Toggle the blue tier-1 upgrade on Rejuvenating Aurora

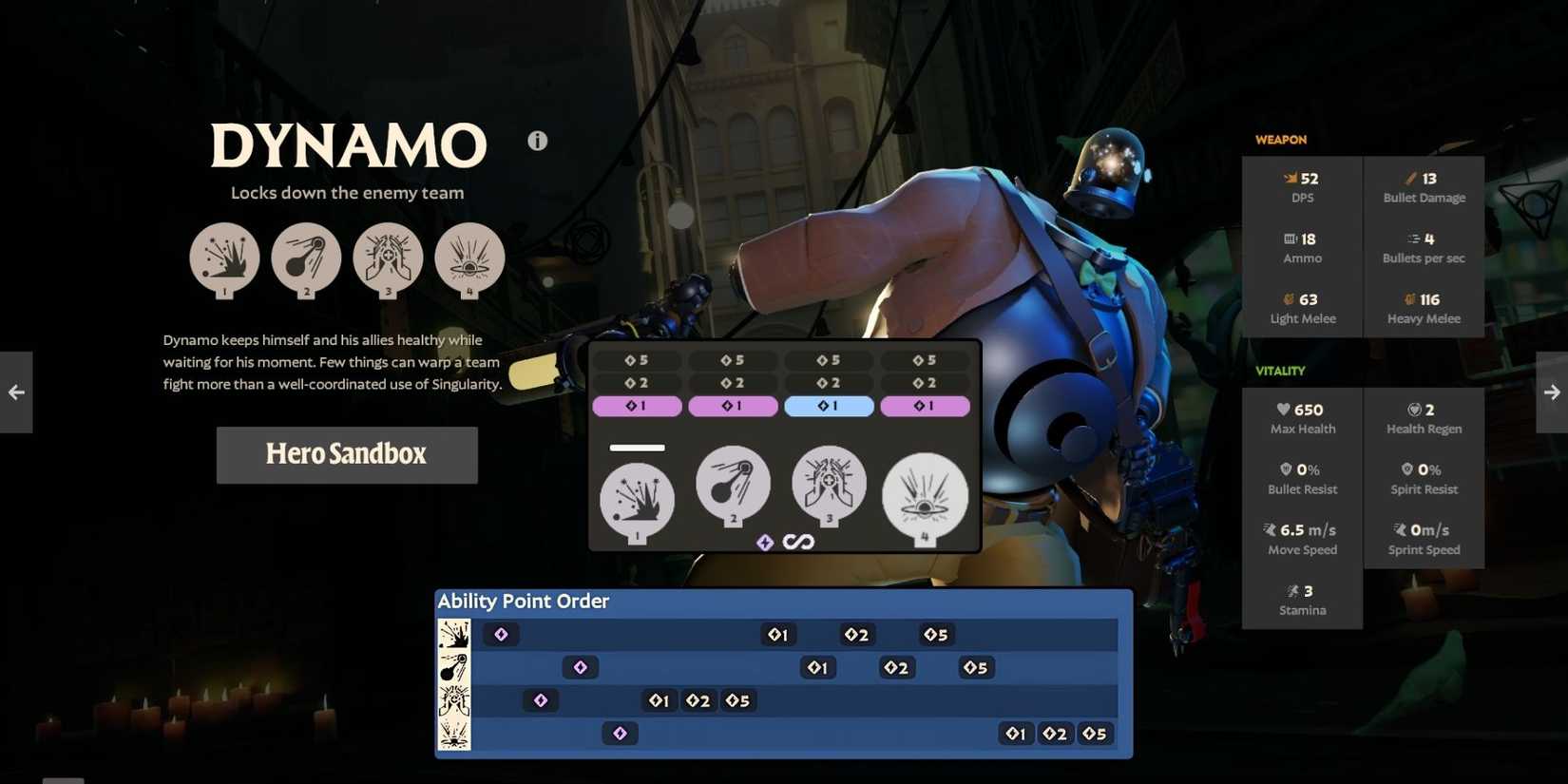[x=829, y=406]
